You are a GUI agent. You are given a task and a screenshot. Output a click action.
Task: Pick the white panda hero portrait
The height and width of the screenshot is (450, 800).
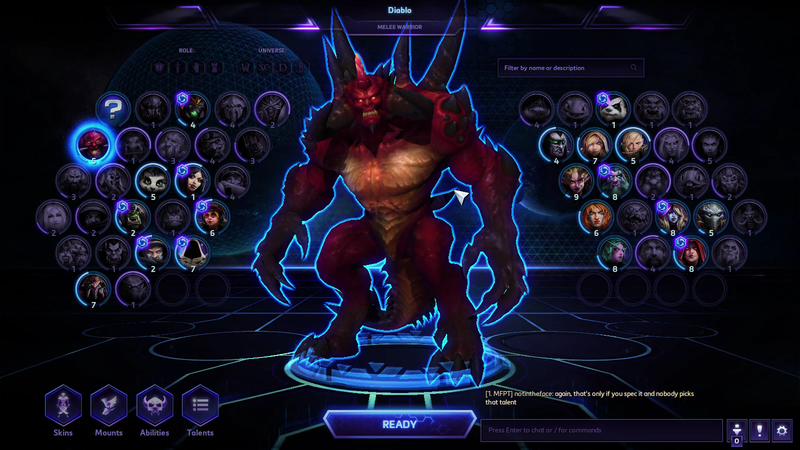613,107
